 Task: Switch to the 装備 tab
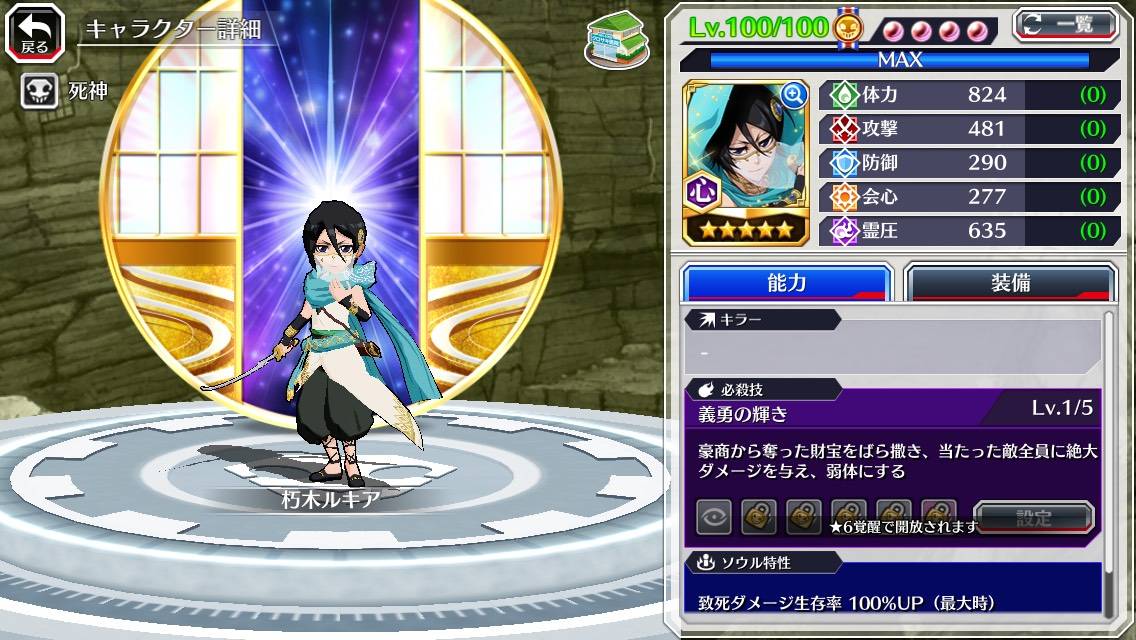click(x=1010, y=283)
